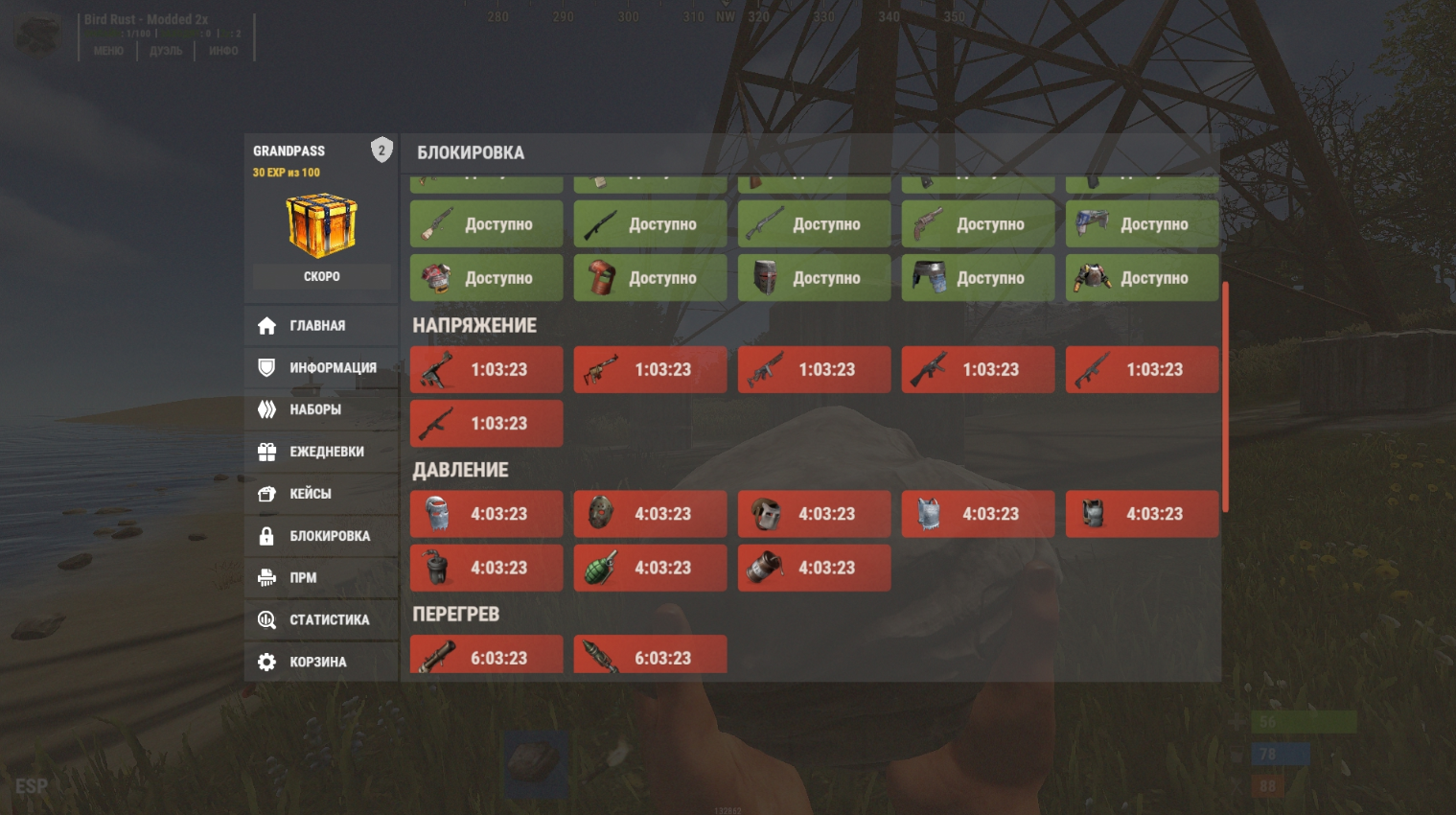The height and width of the screenshot is (815, 1456).
Task: Click the beancan grenade locked tile
Action: tap(814, 568)
